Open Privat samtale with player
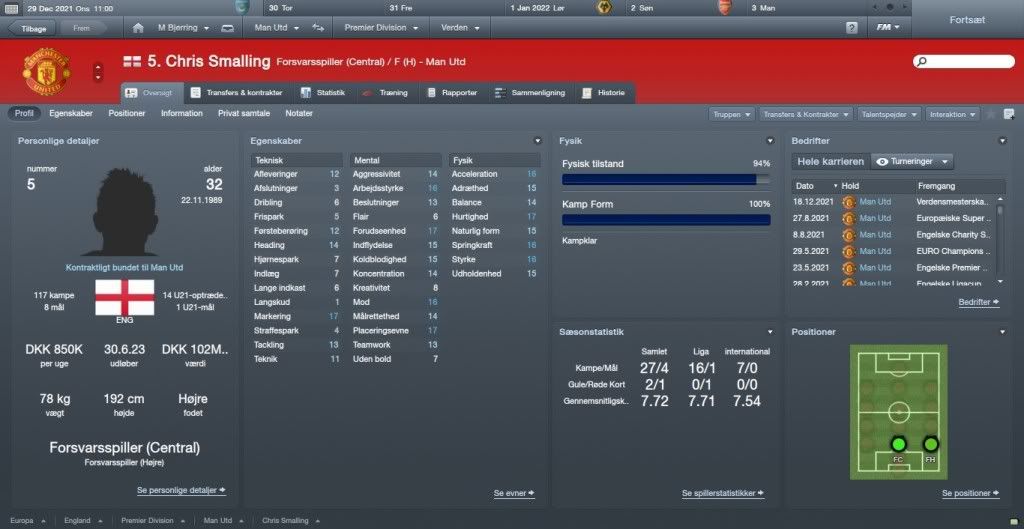1024x529 pixels. pos(244,114)
